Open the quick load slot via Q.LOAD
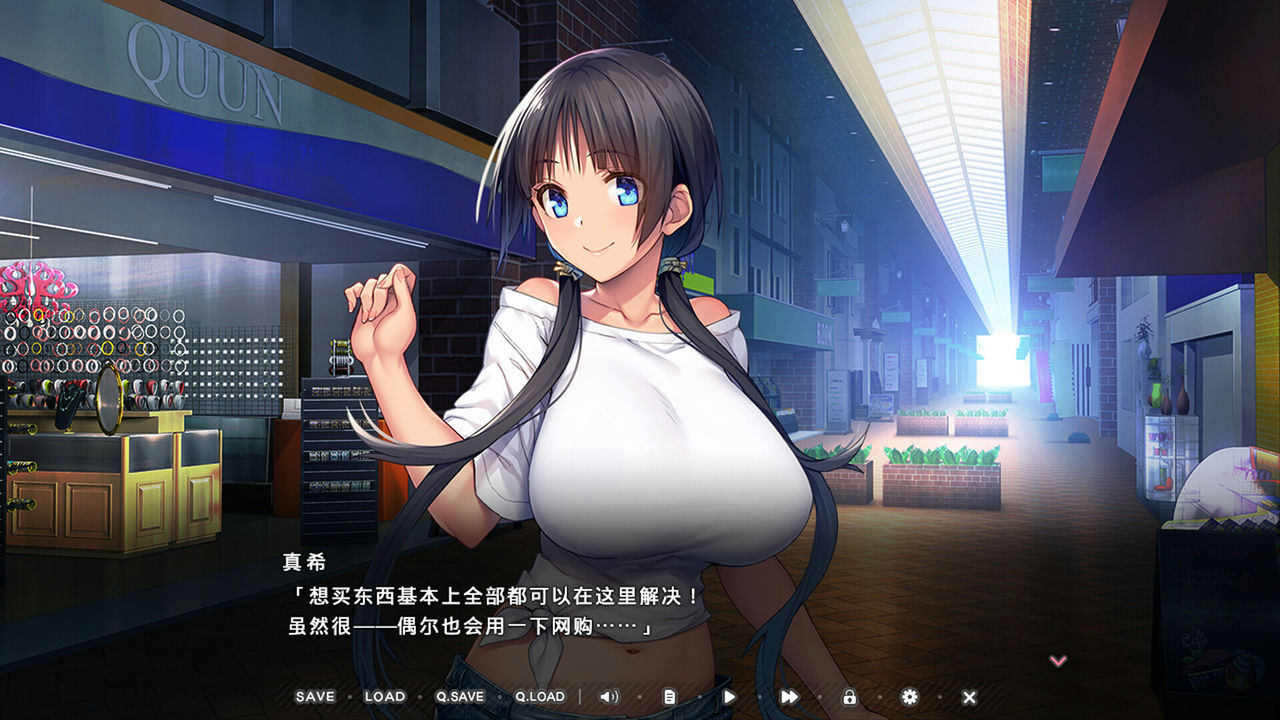1280x720 pixels. [x=541, y=695]
